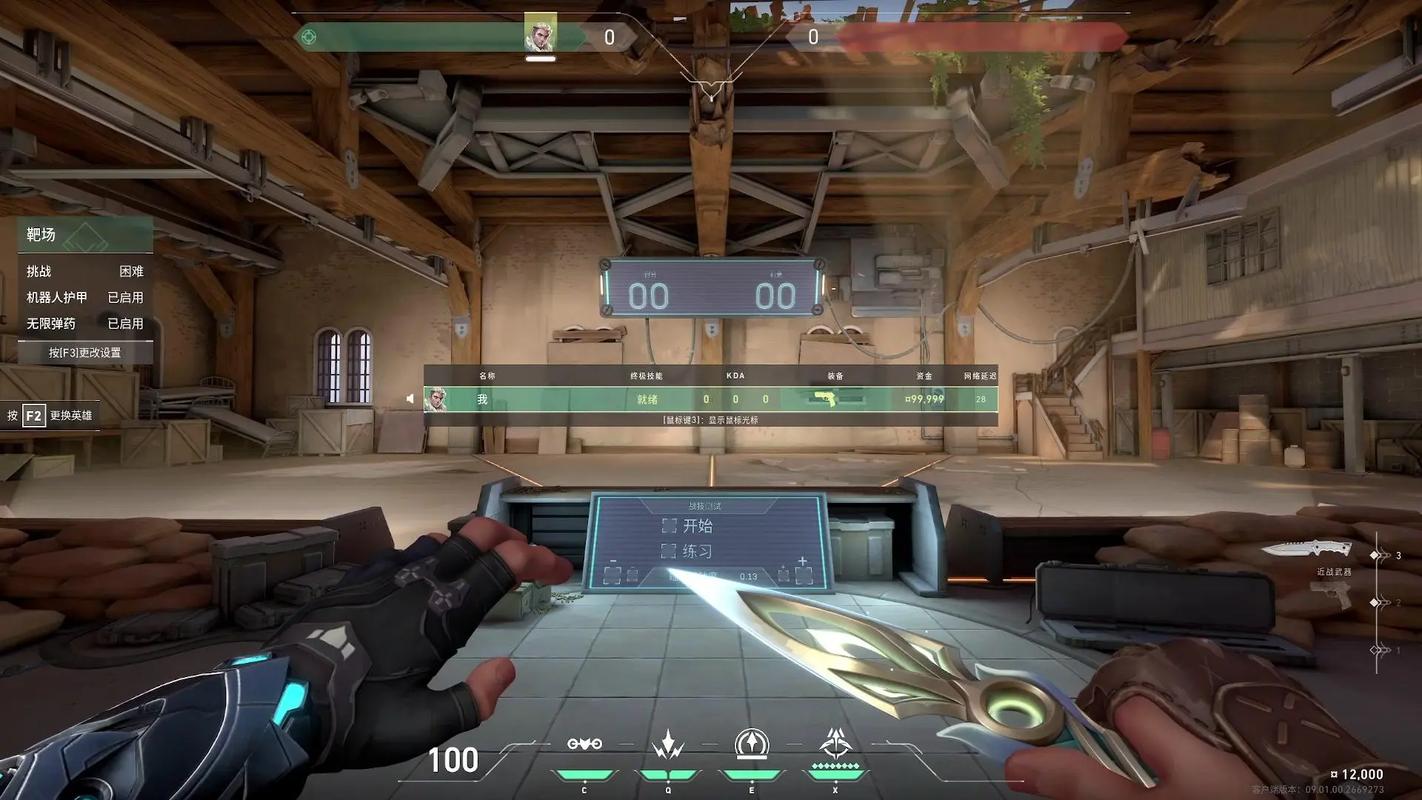Activate the Q ability icon
This screenshot has width=1422, height=800.
tap(667, 744)
